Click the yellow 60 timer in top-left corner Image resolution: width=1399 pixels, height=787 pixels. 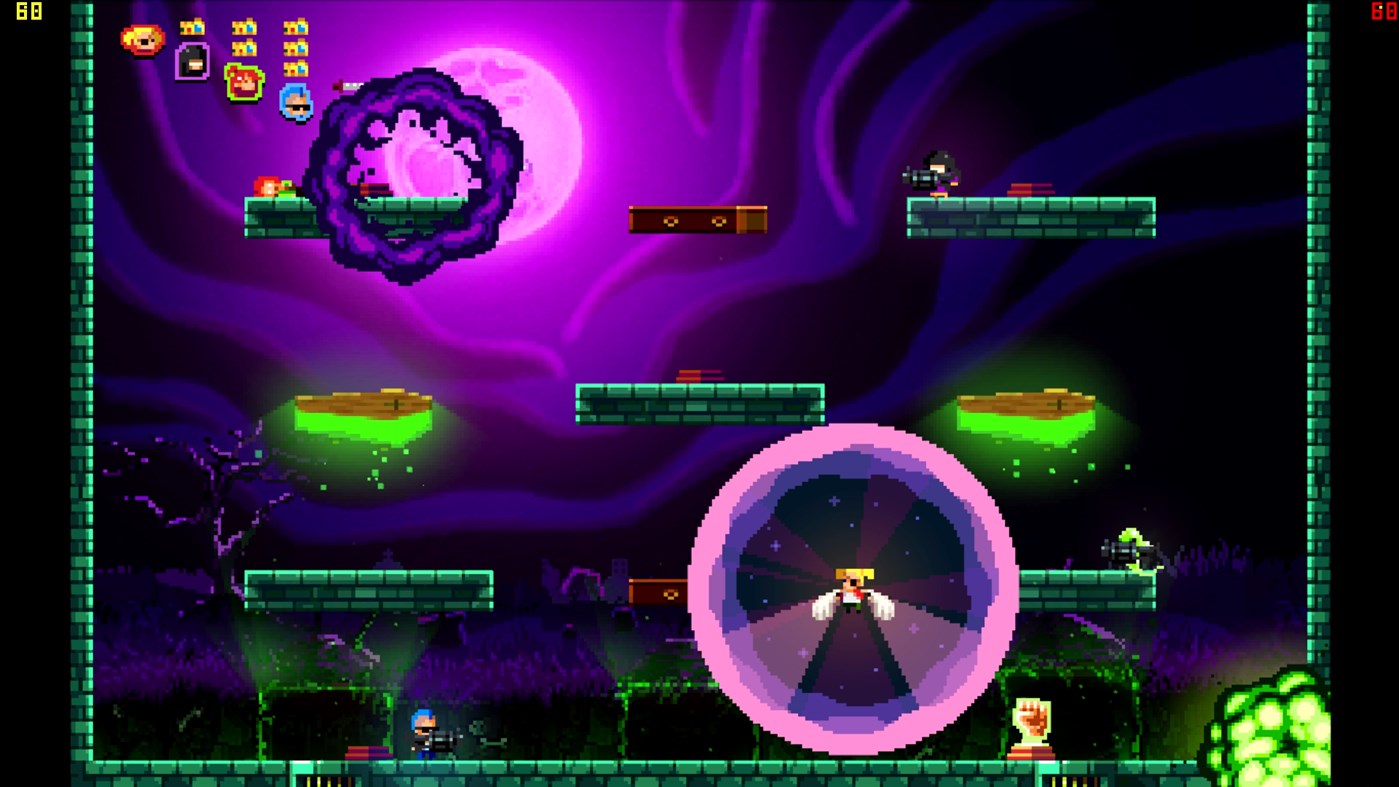tap(29, 13)
